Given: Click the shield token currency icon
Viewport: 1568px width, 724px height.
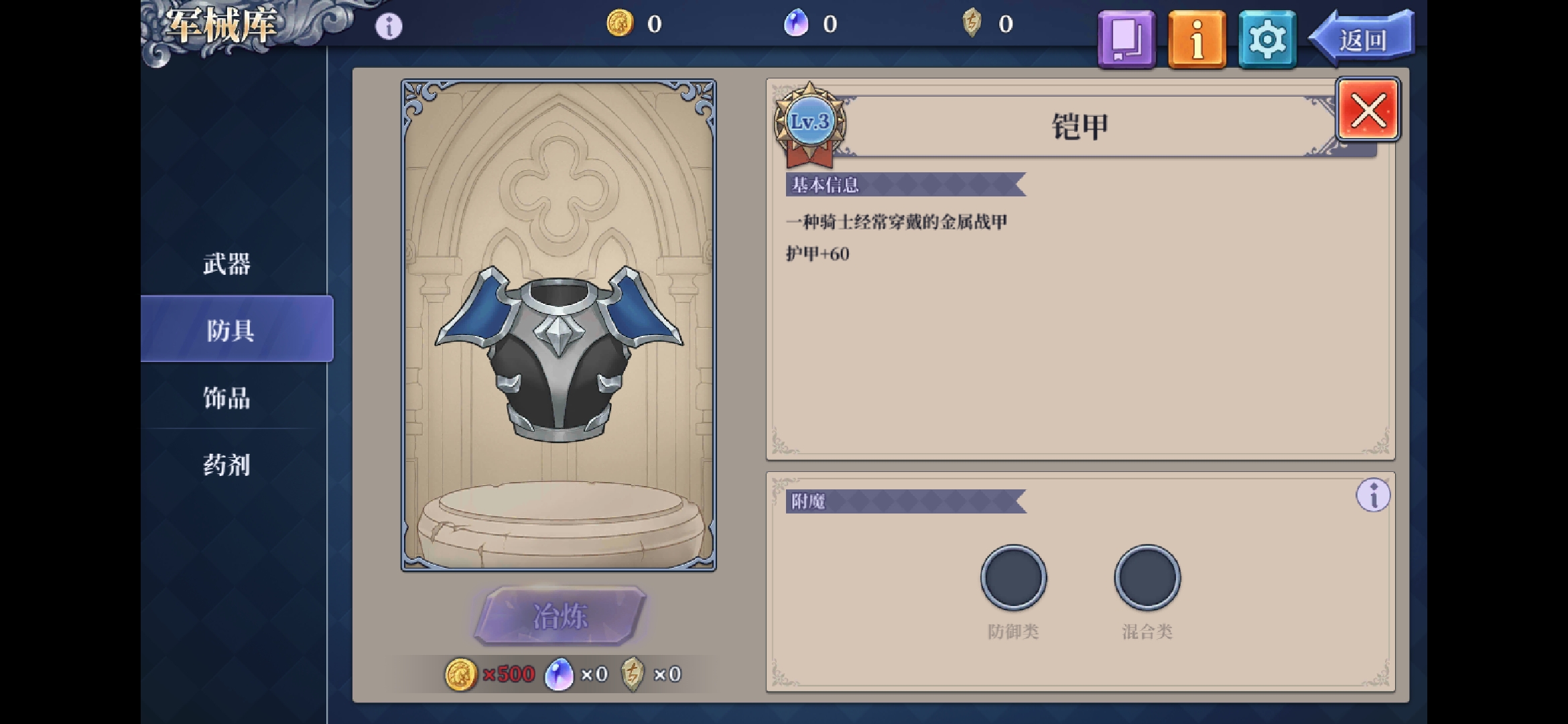Looking at the screenshot, I should click(x=973, y=22).
